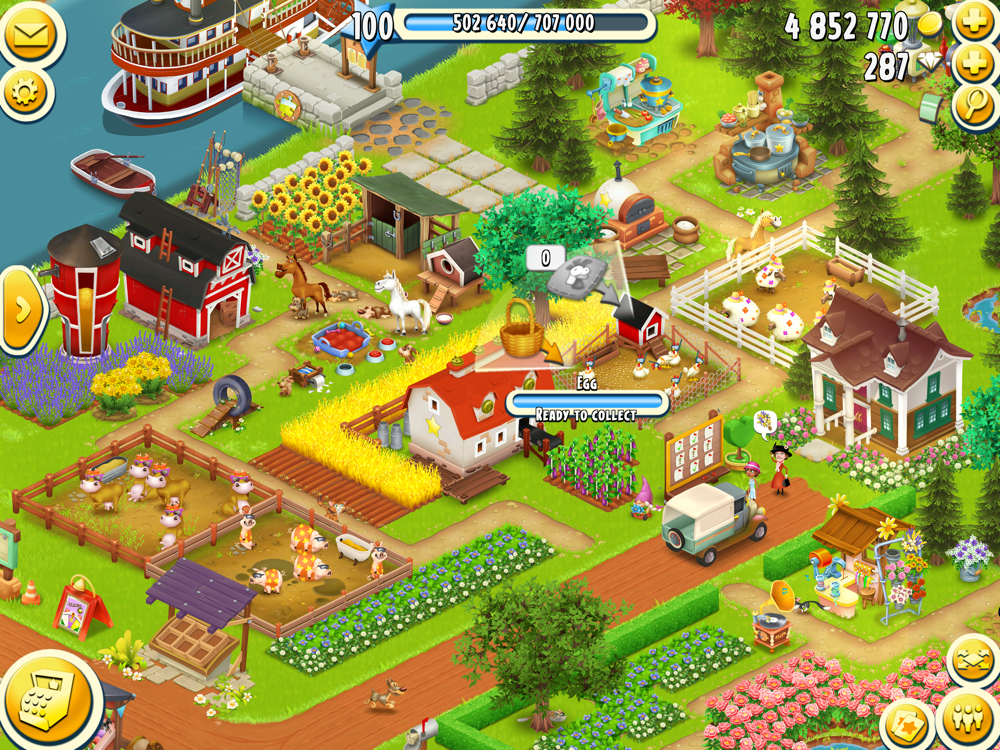
Task: Select the egg basket collection tool
Action: click(x=520, y=329)
